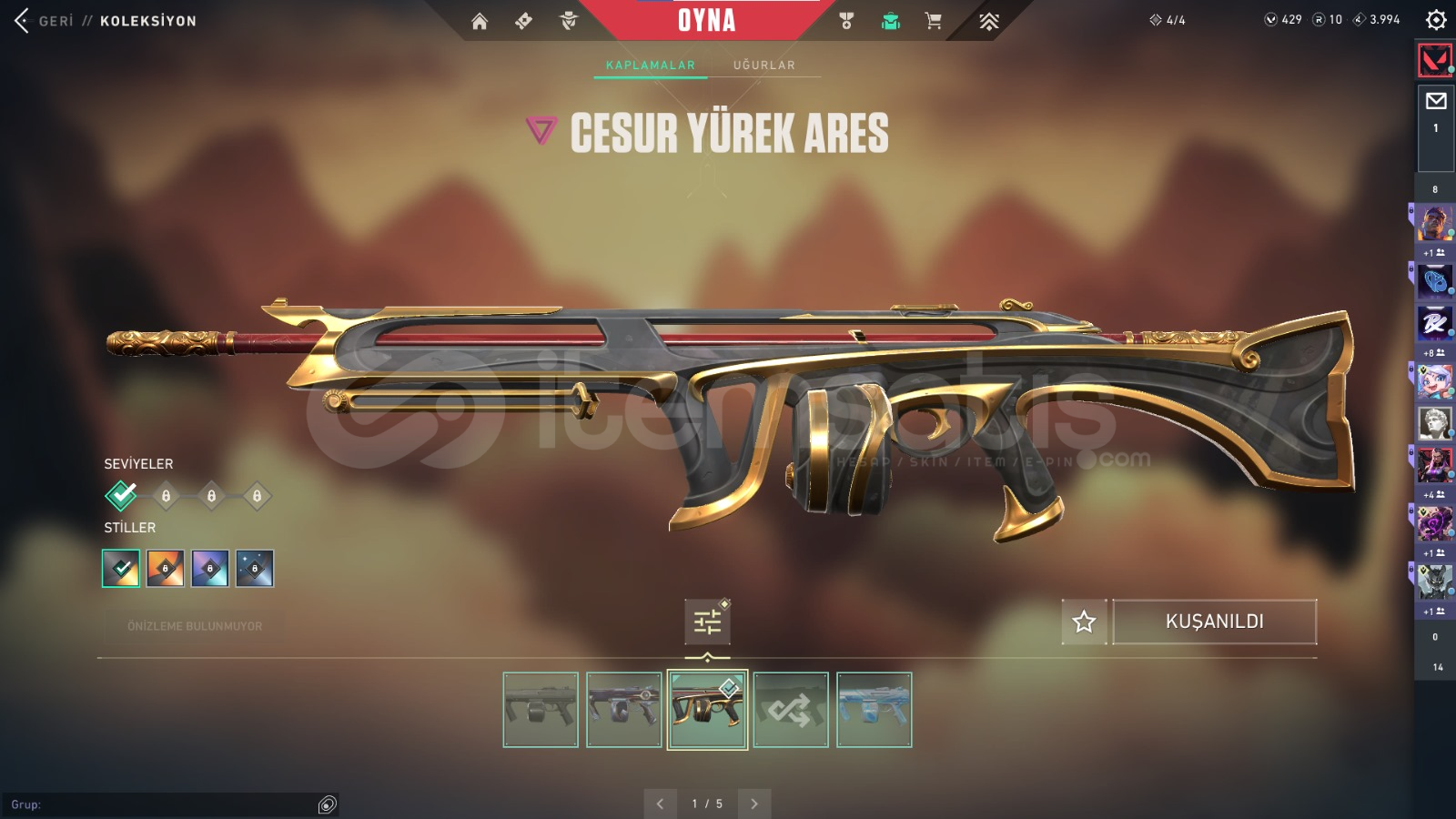Viewport: 1456px width, 819px height.
Task: Select the first checked style variant
Action: click(121, 569)
